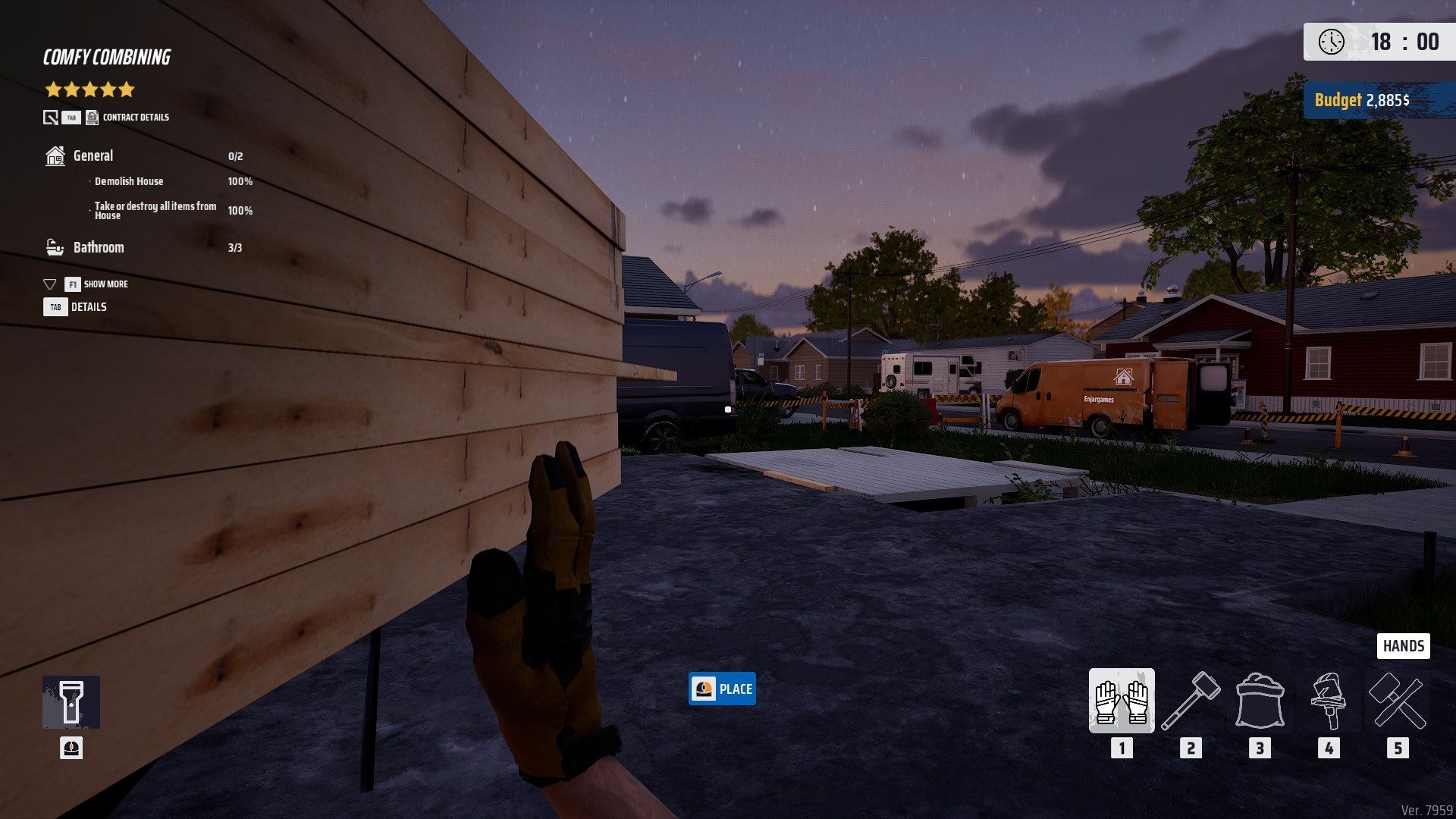
Task: Open Contract Details
Action: 135,118
